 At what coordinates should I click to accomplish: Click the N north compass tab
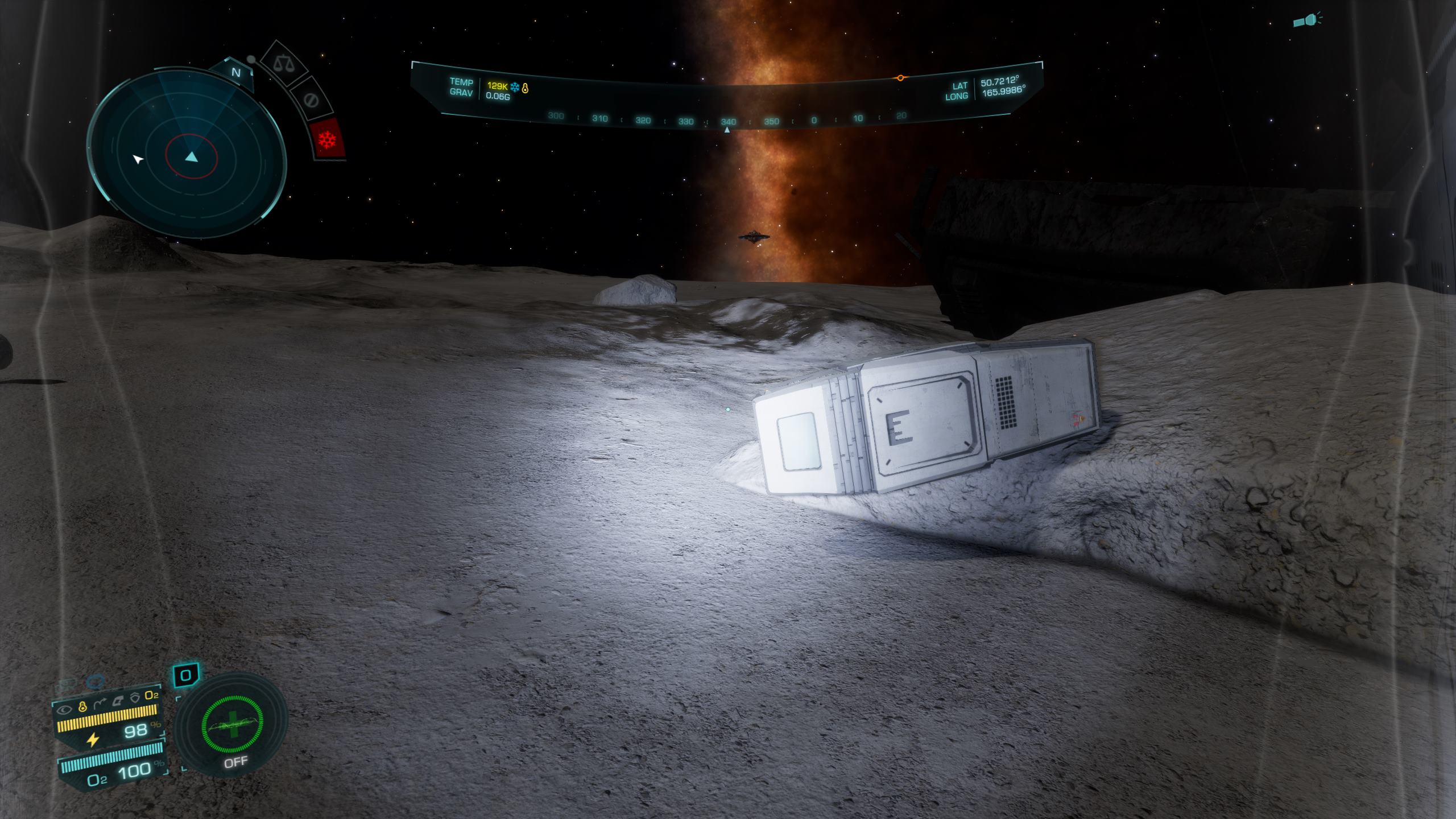tap(236, 73)
